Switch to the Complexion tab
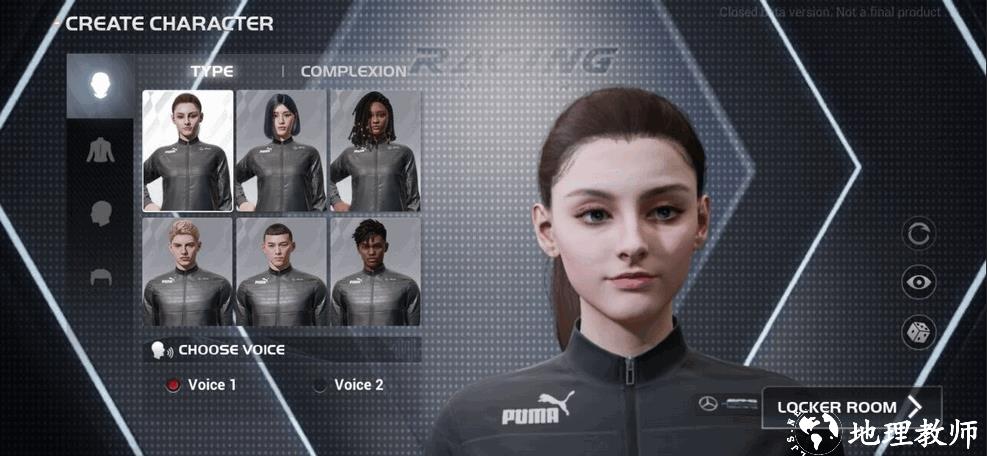The width and height of the screenshot is (987, 456). [x=353, y=72]
